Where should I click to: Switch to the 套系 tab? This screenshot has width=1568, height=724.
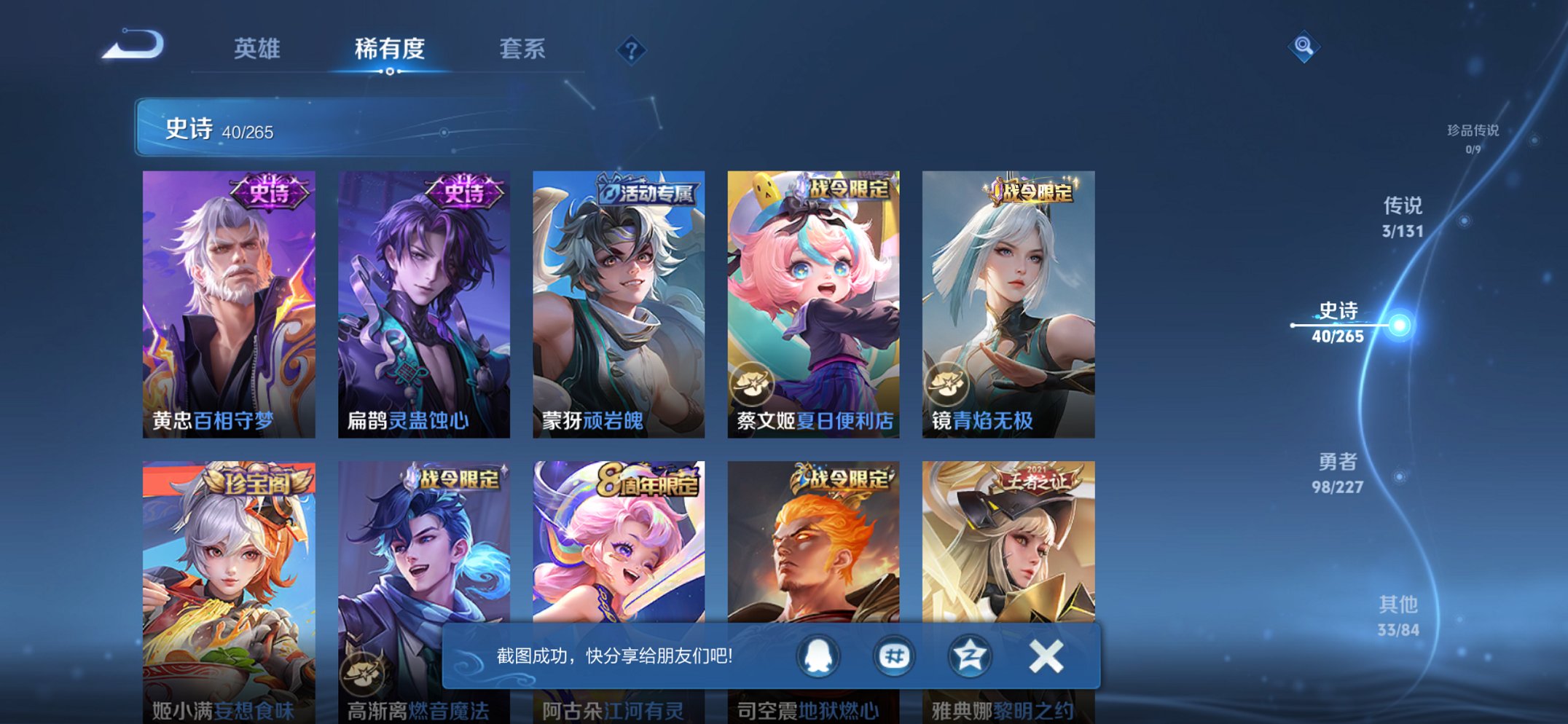pos(523,49)
